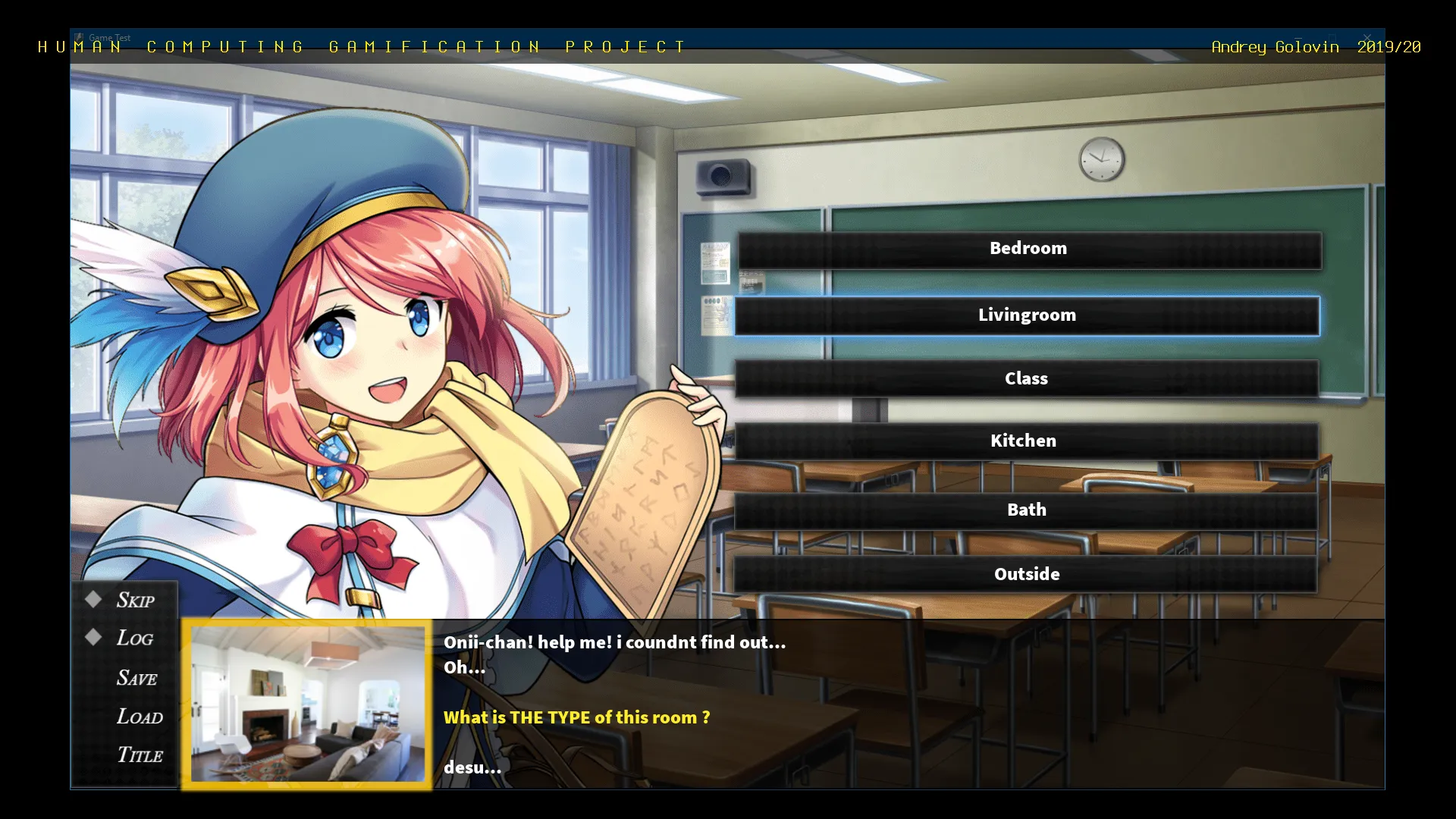Choose the Bedroom answer
1456x819 pixels.
tap(1028, 249)
